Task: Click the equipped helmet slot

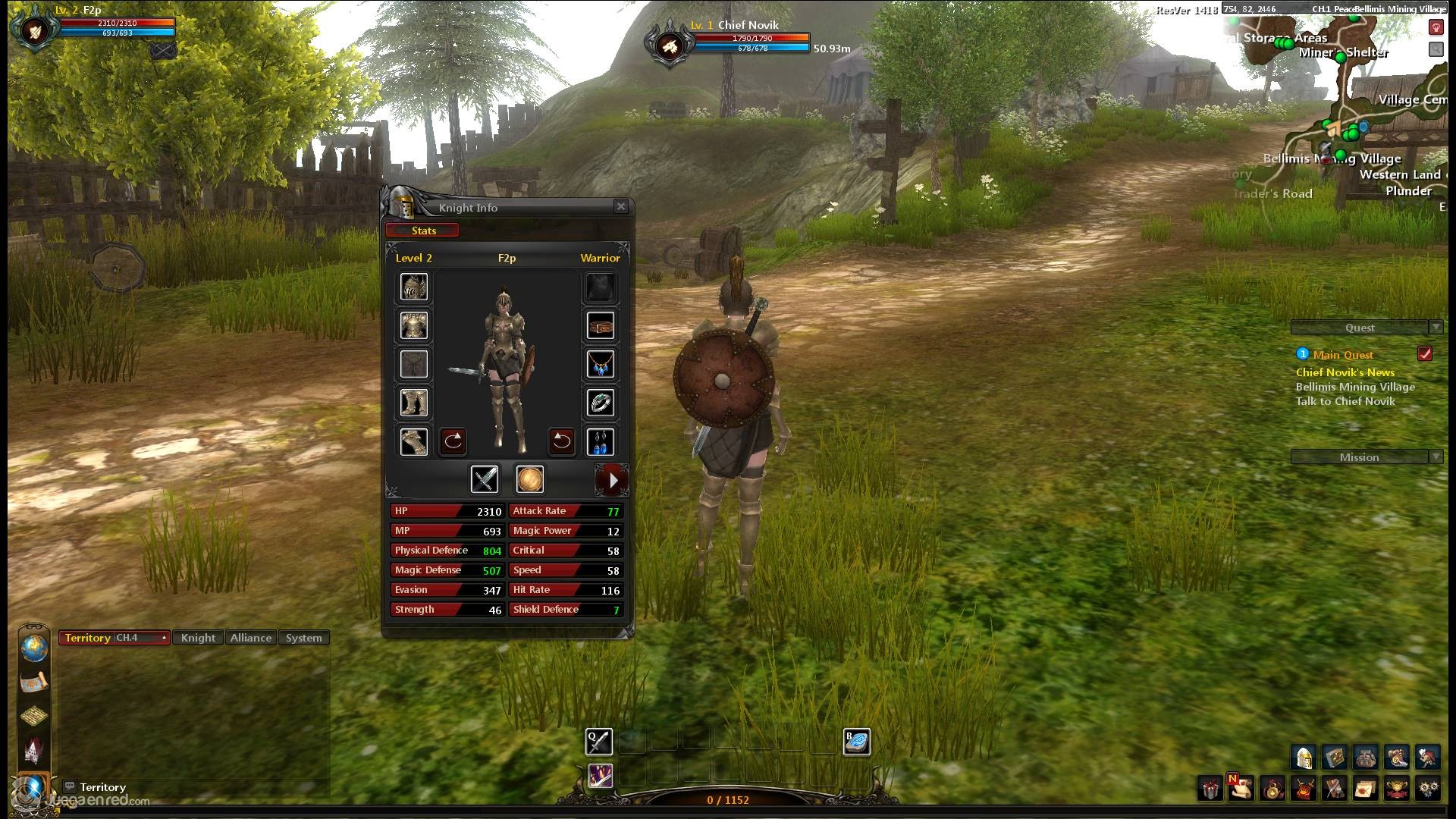Action: tap(414, 287)
